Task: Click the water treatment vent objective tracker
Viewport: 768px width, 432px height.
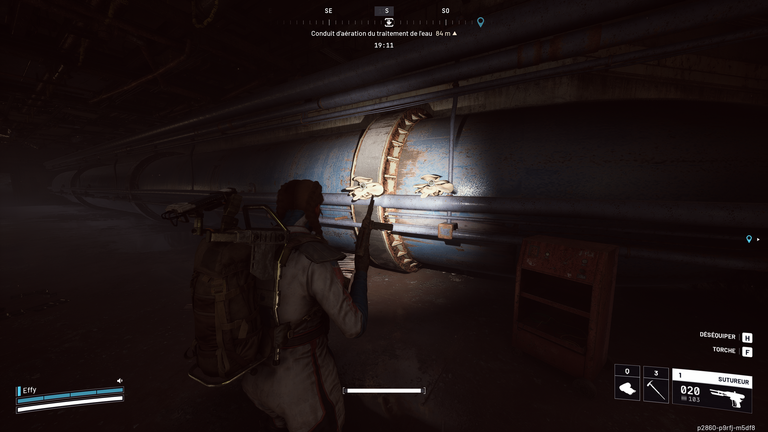Action: point(384,33)
